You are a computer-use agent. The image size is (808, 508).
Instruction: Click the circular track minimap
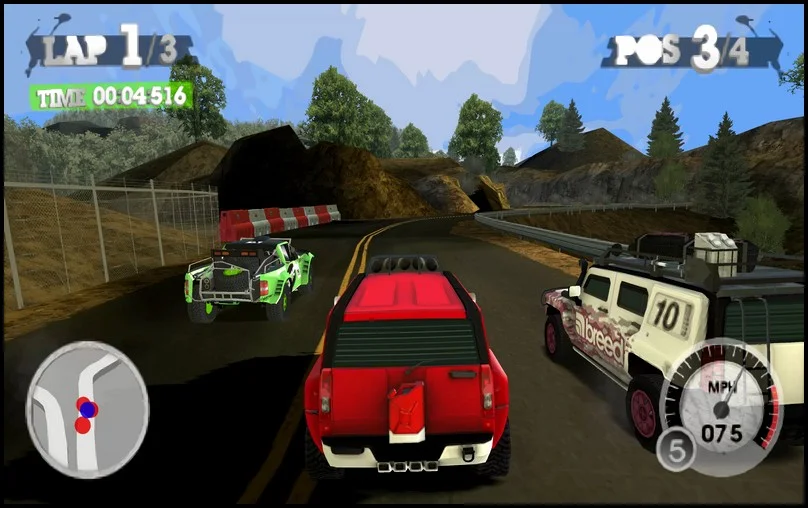[x=87, y=408]
